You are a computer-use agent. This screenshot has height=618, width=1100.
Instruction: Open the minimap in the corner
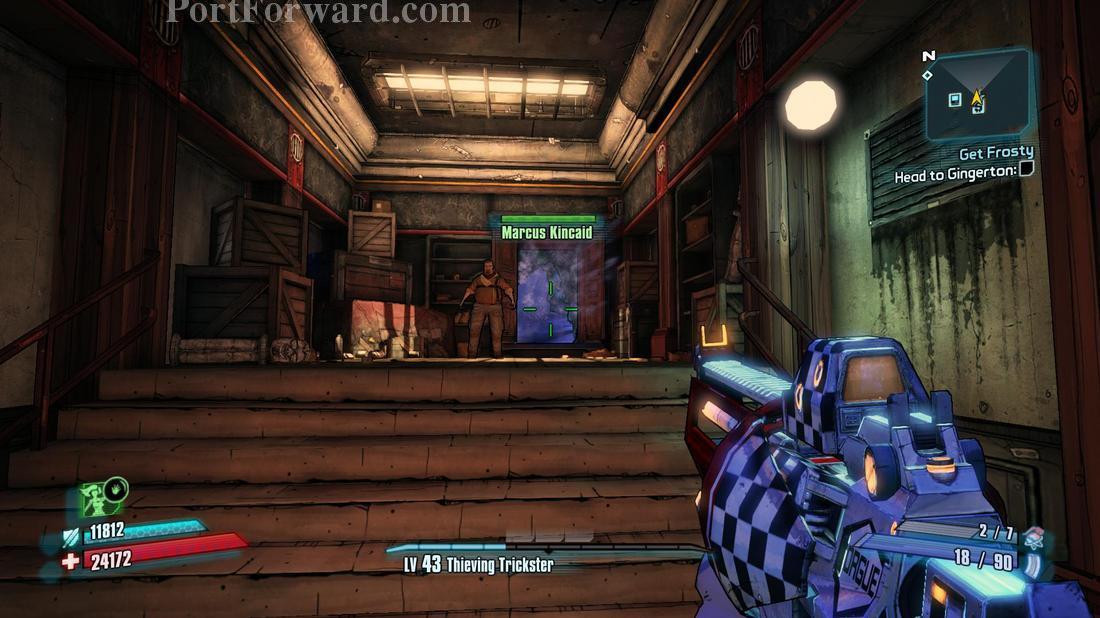[976, 95]
